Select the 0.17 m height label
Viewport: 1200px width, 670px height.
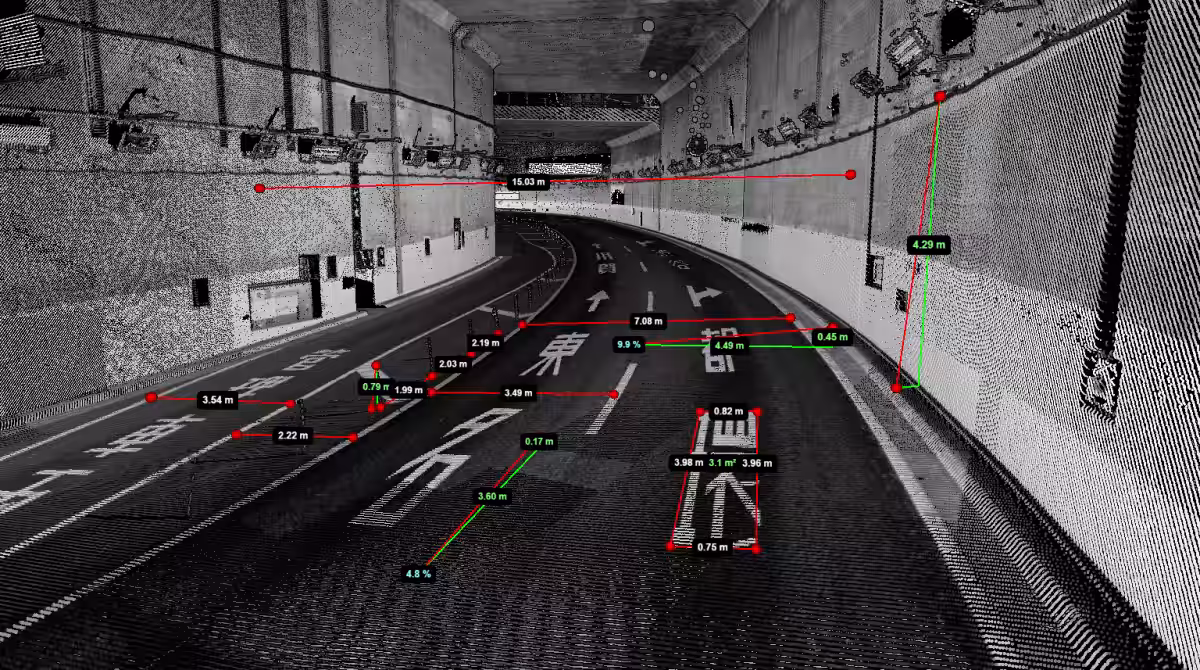click(x=539, y=441)
